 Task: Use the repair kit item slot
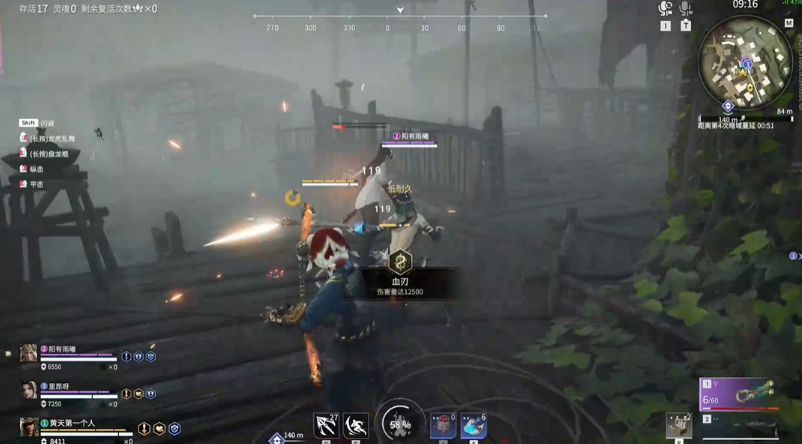679,426
